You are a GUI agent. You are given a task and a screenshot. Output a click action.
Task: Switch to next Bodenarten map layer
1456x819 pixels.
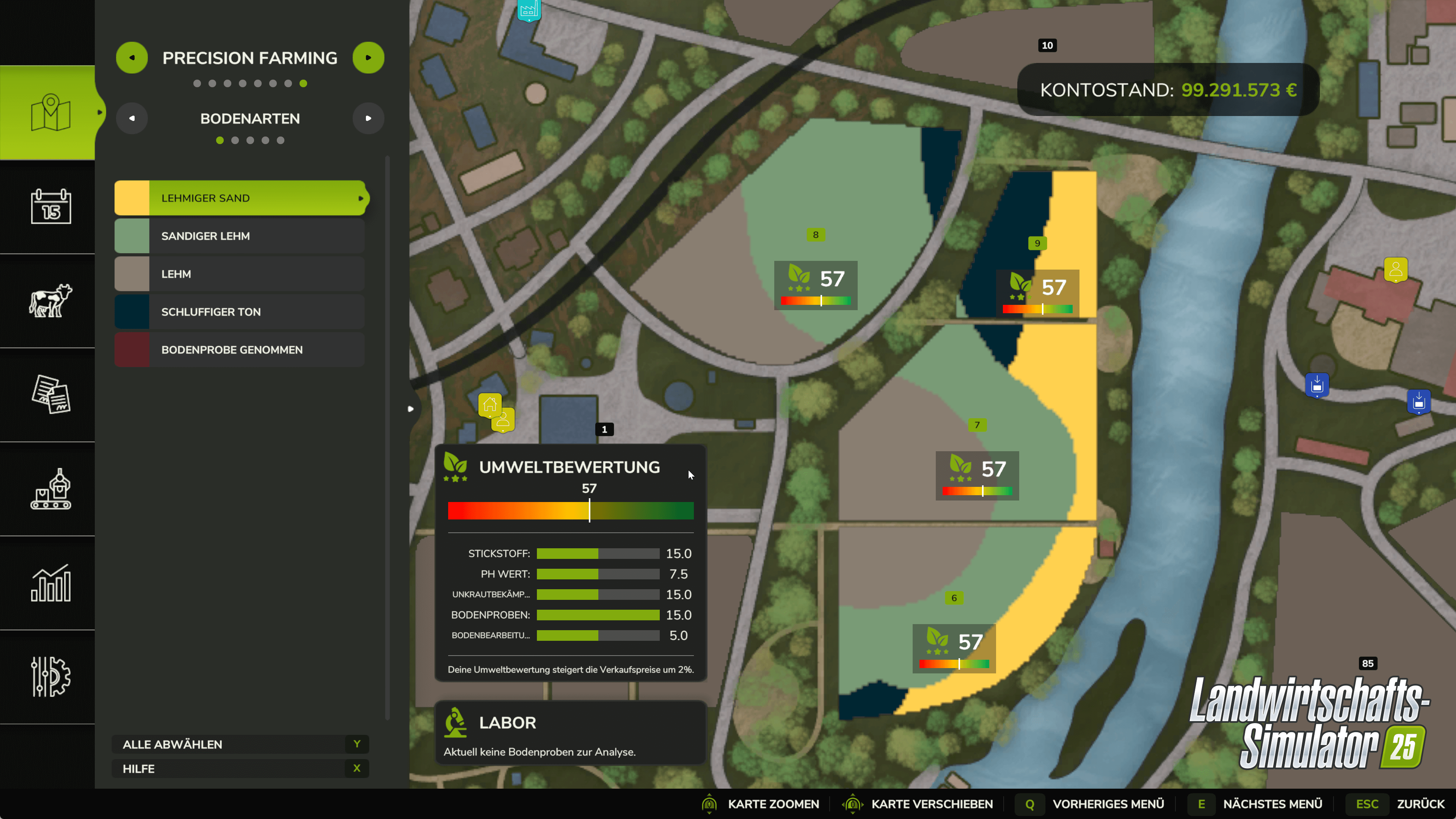pos(368,119)
